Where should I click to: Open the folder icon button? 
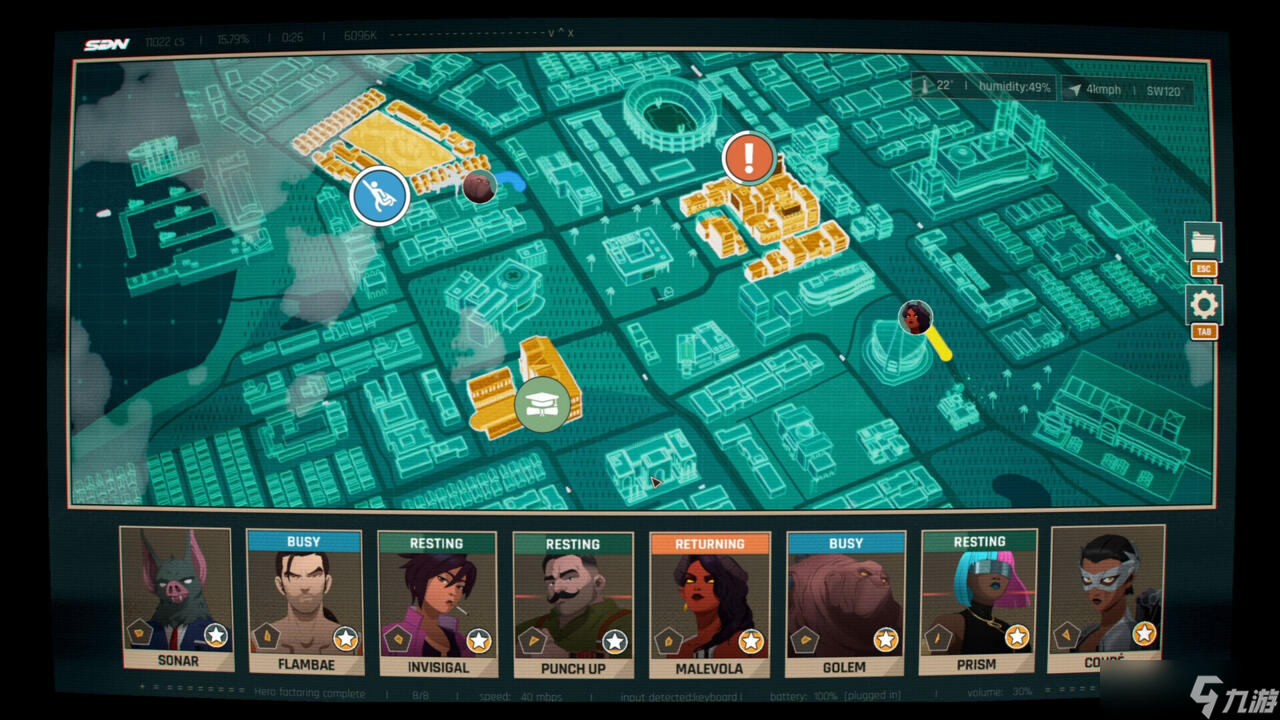[1203, 241]
